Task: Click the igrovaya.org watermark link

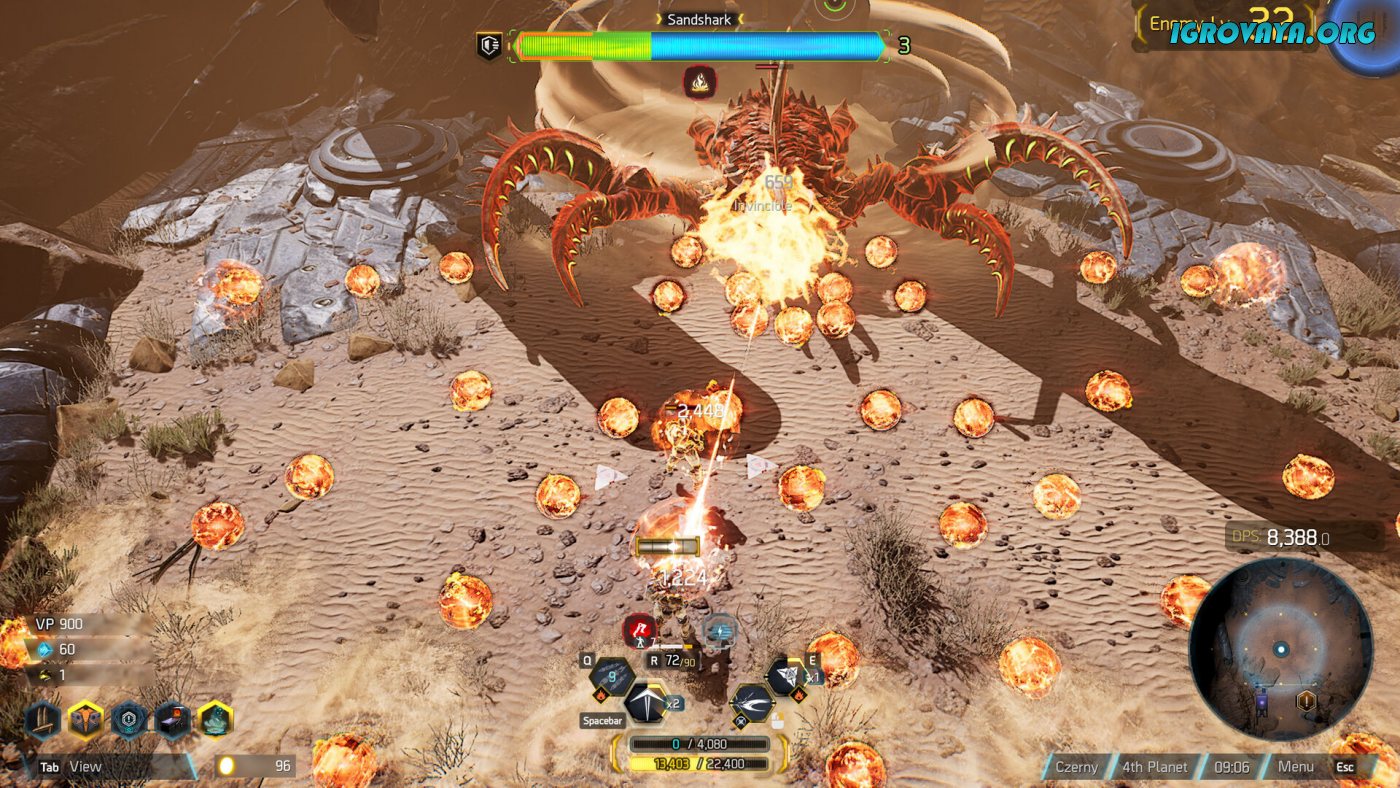Action: (1273, 33)
